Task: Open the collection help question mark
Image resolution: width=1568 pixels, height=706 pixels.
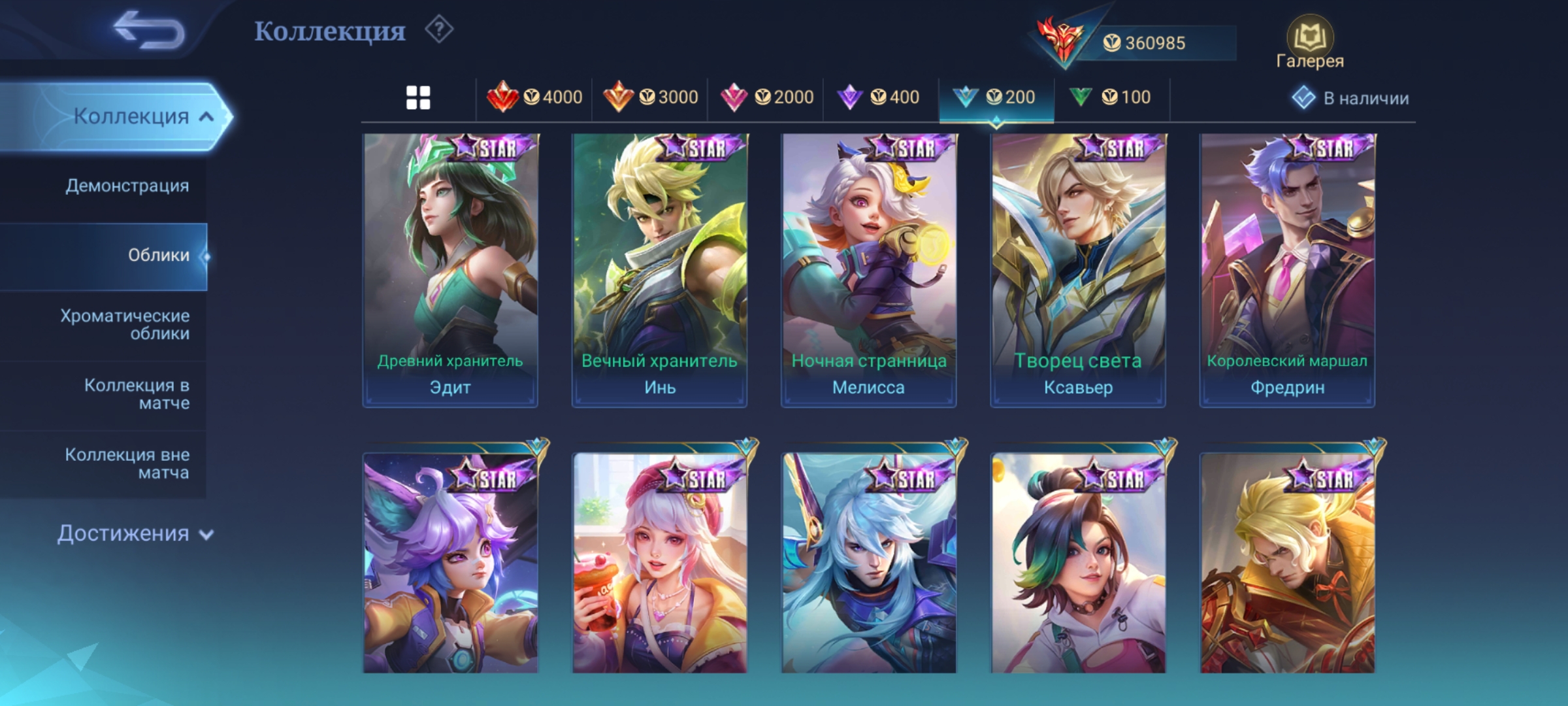Action: [x=439, y=30]
